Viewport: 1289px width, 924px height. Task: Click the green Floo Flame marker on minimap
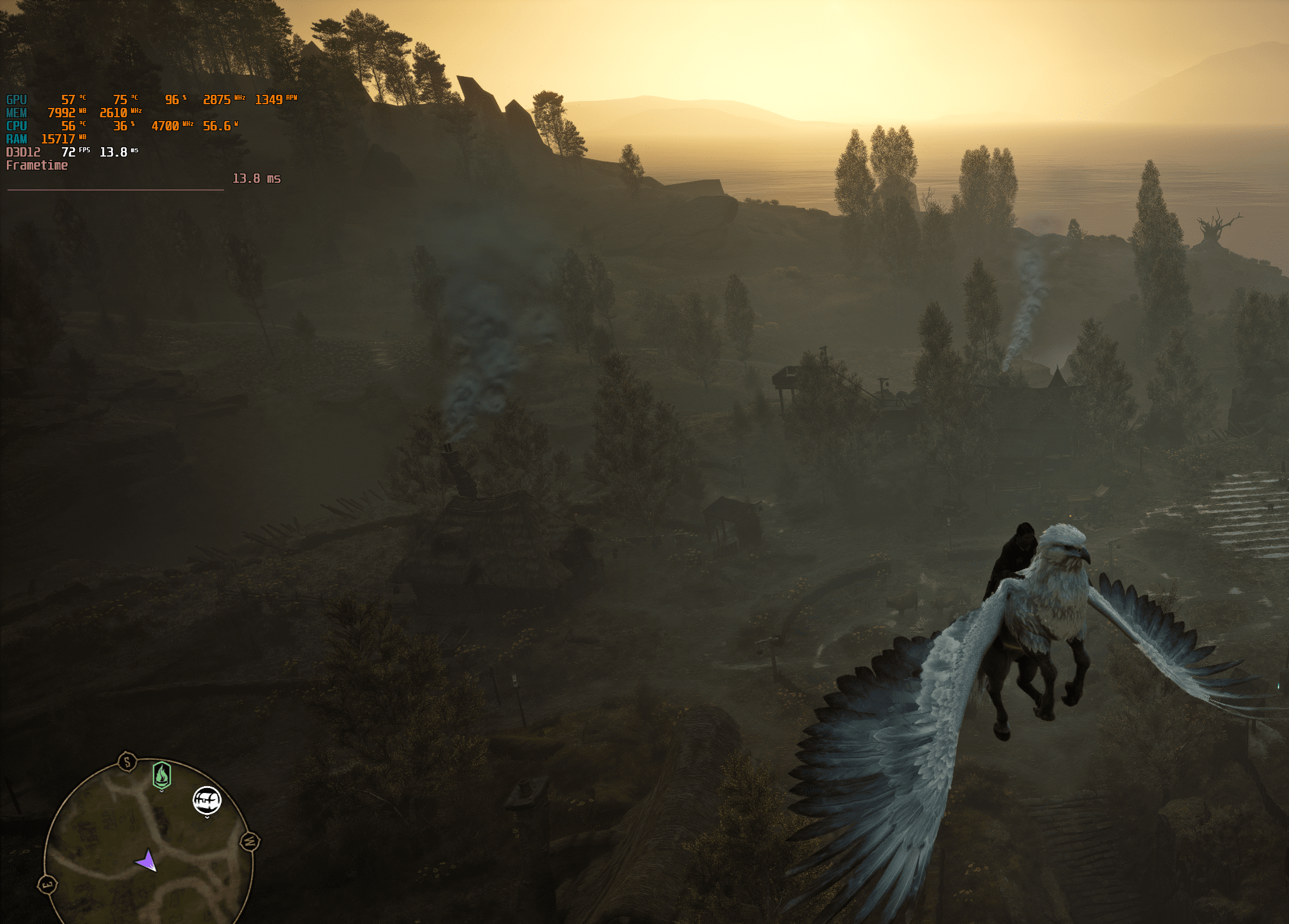[x=162, y=776]
